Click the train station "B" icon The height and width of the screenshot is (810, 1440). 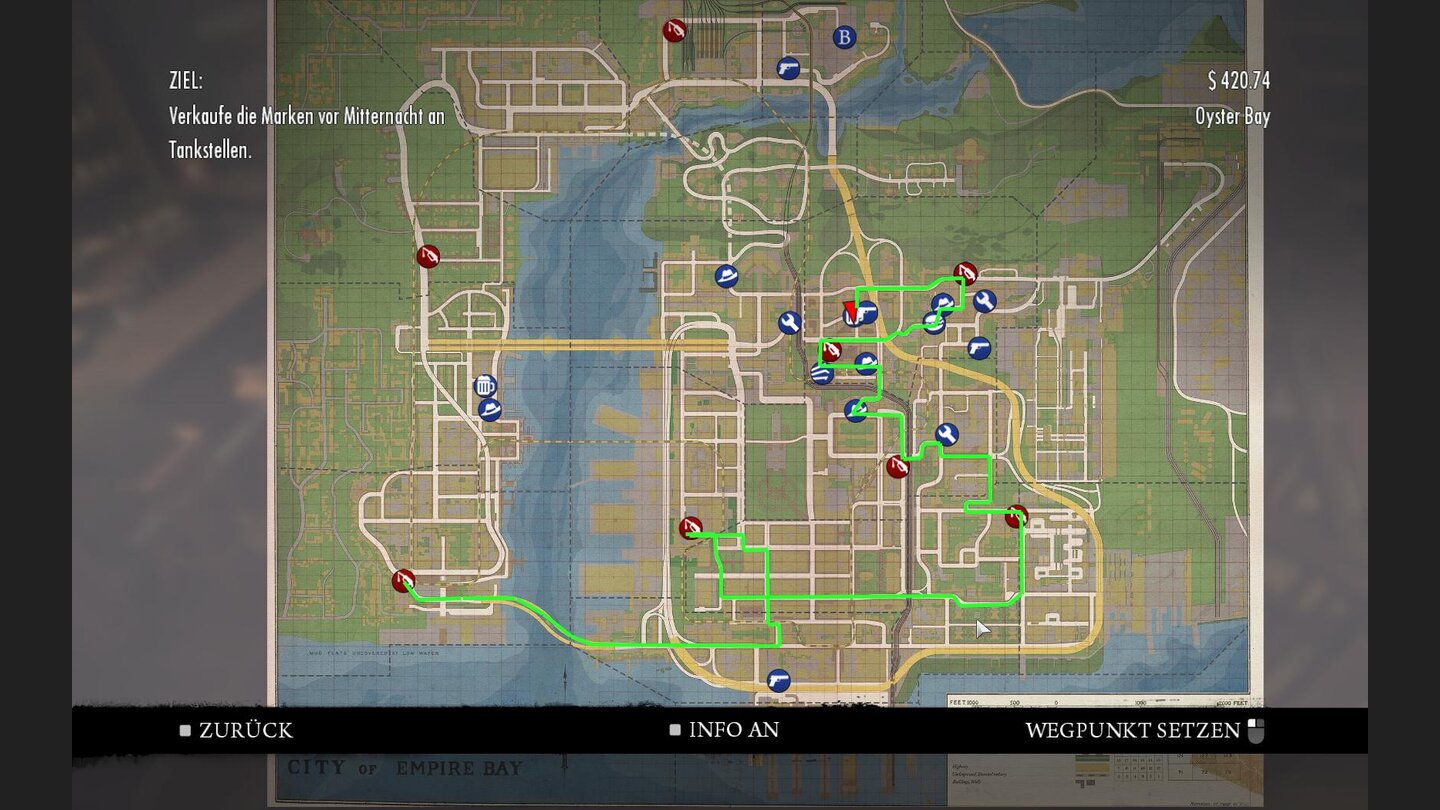[845, 37]
